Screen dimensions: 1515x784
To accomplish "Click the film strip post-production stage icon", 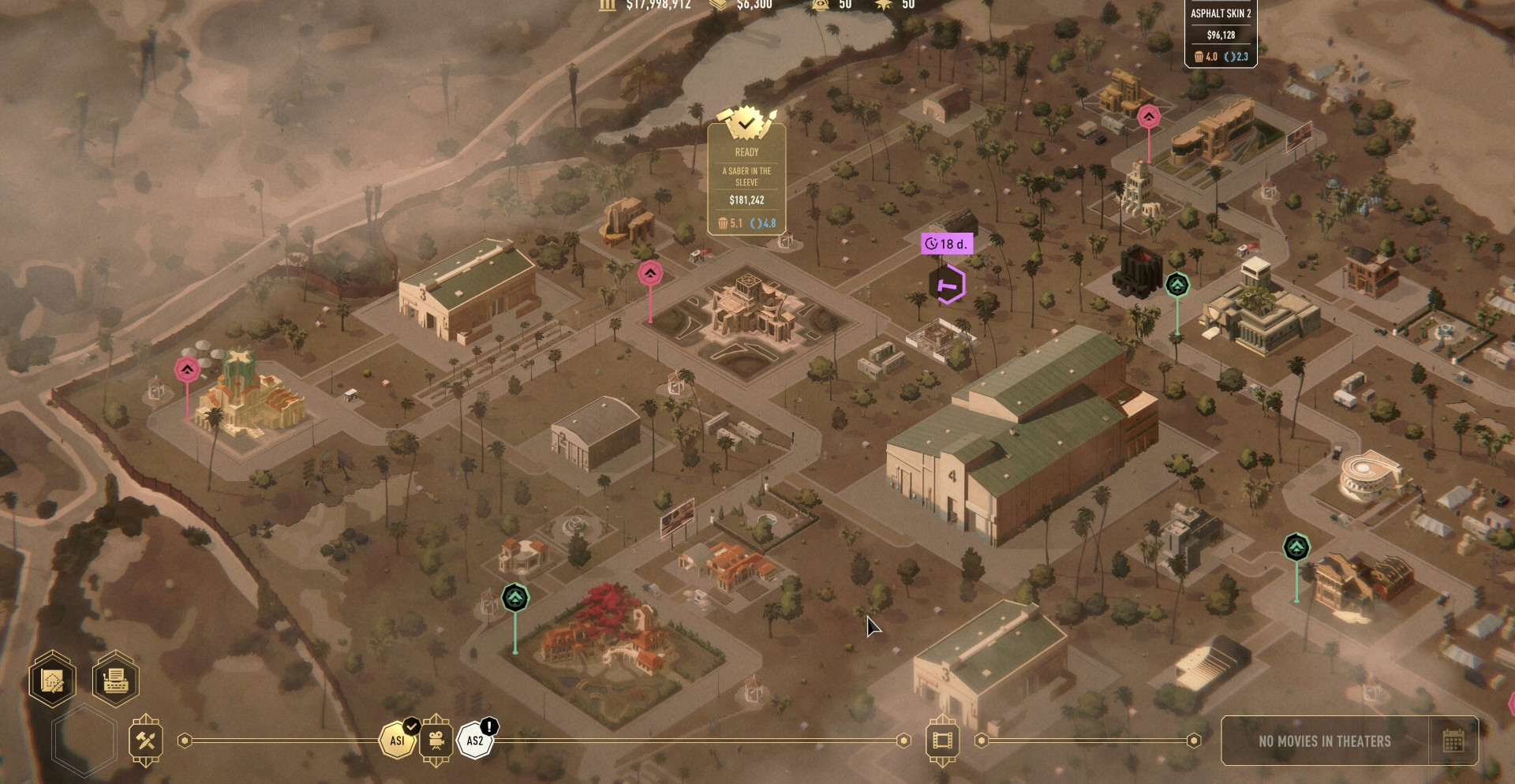I will tap(942, 741).
